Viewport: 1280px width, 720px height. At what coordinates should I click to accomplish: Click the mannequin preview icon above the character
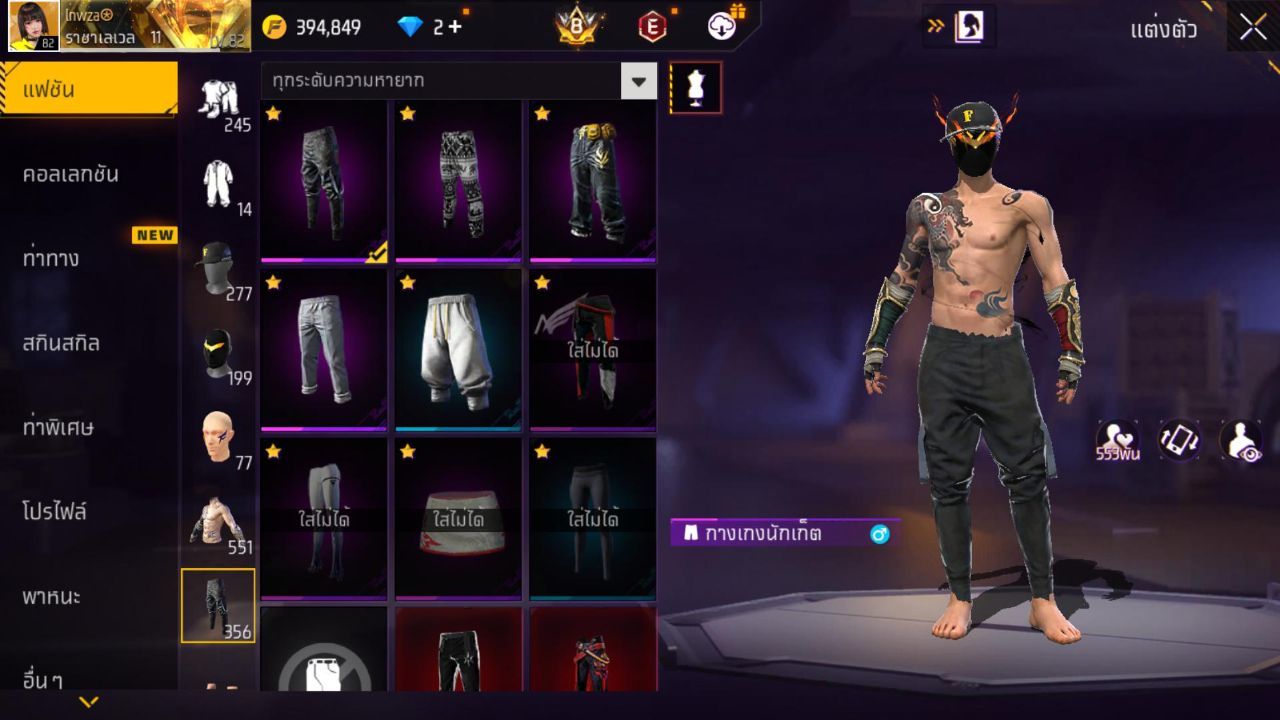click(695, 87)
